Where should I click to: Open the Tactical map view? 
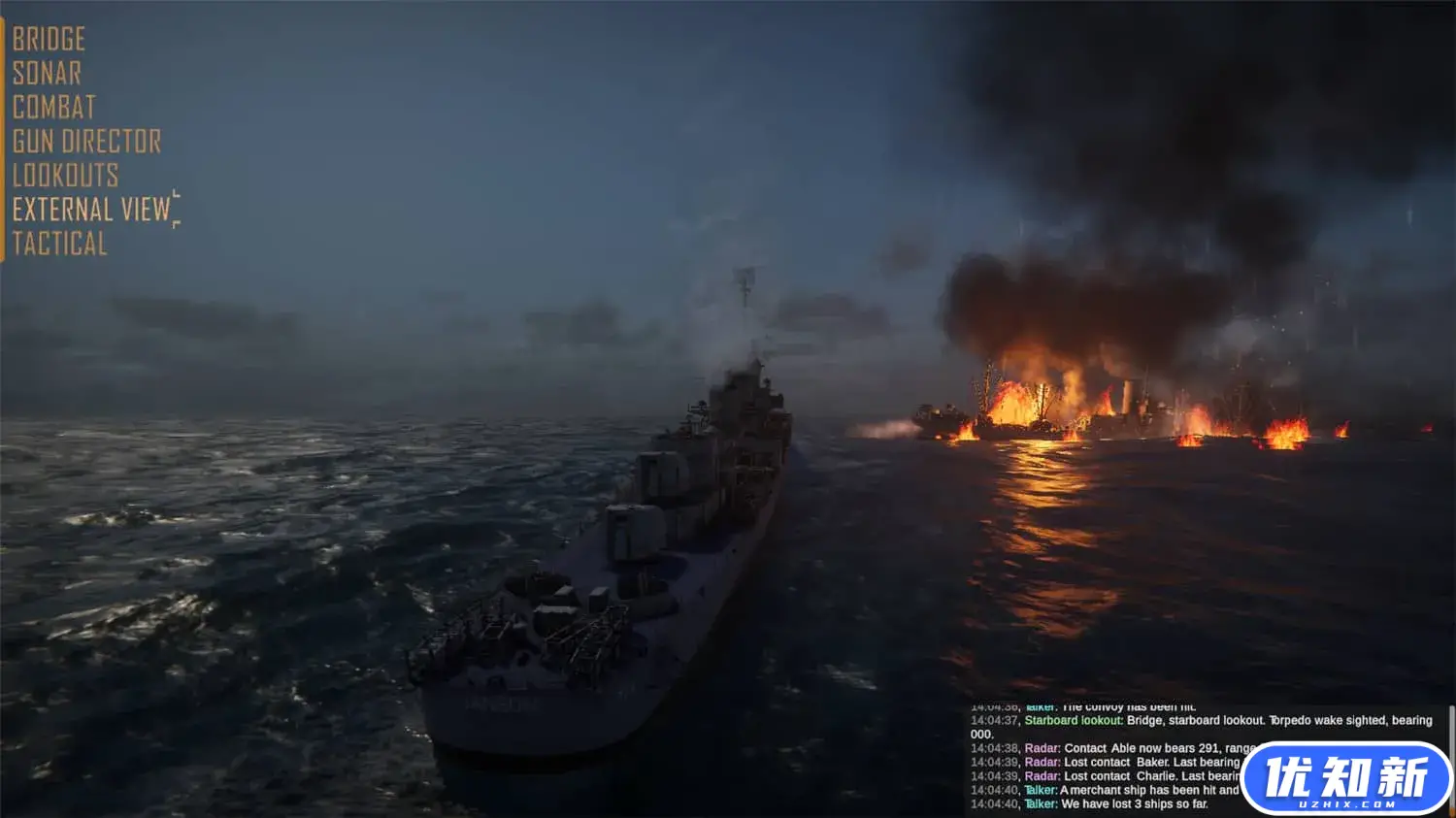59,245
